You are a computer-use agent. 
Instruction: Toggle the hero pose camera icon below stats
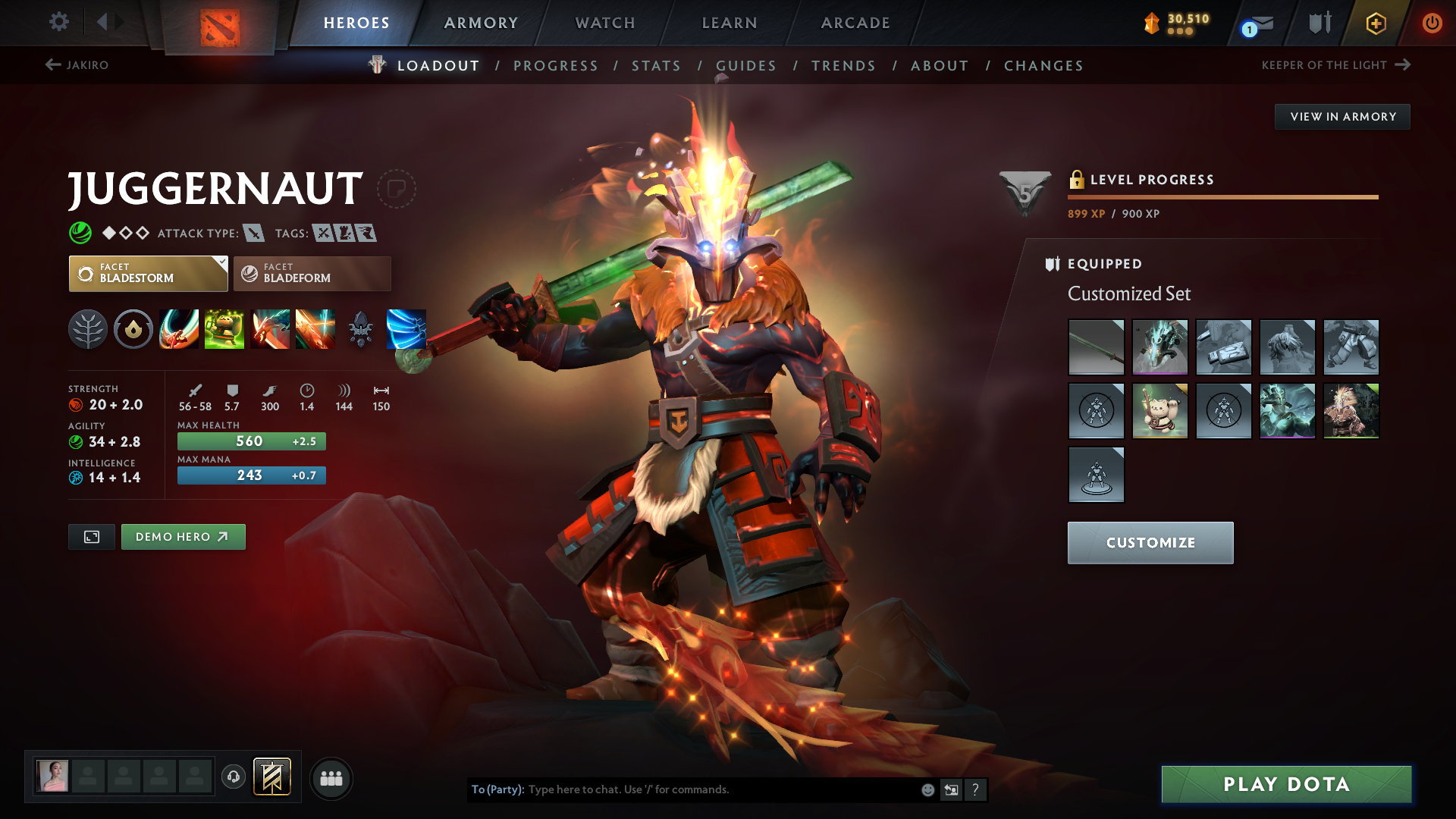(91, 536)
